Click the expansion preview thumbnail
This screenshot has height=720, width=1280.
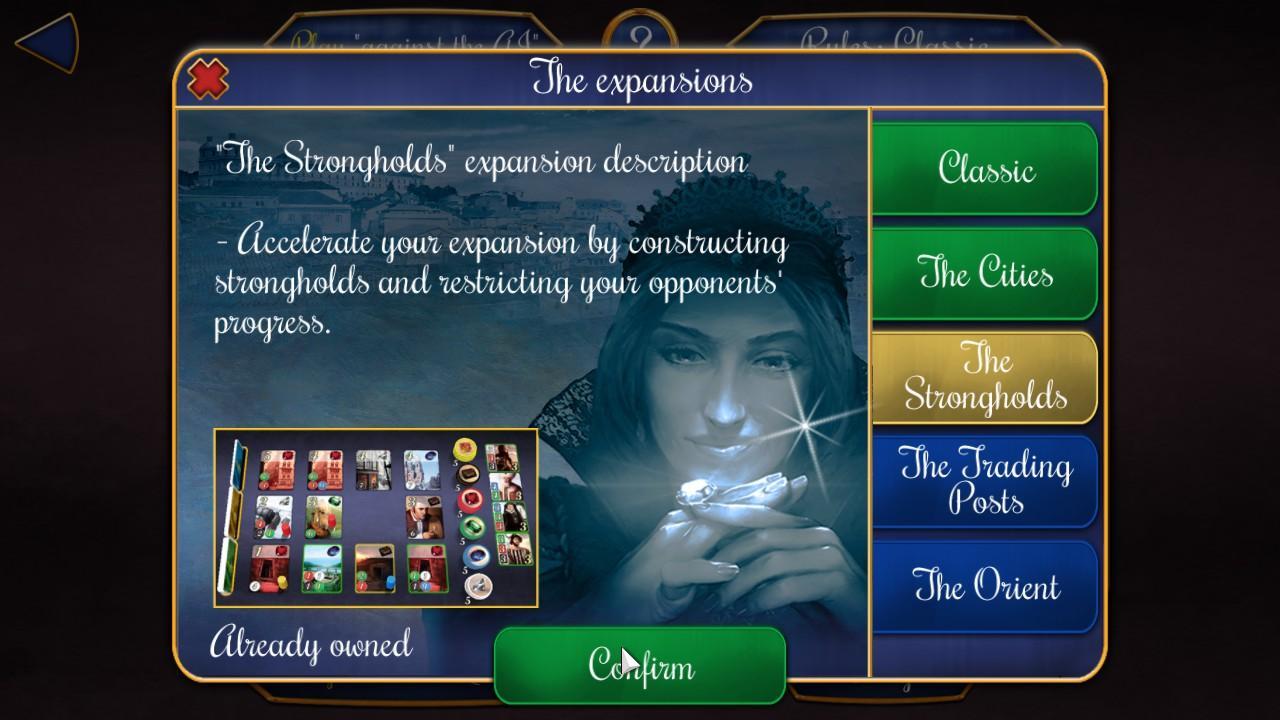coord(375,520)
